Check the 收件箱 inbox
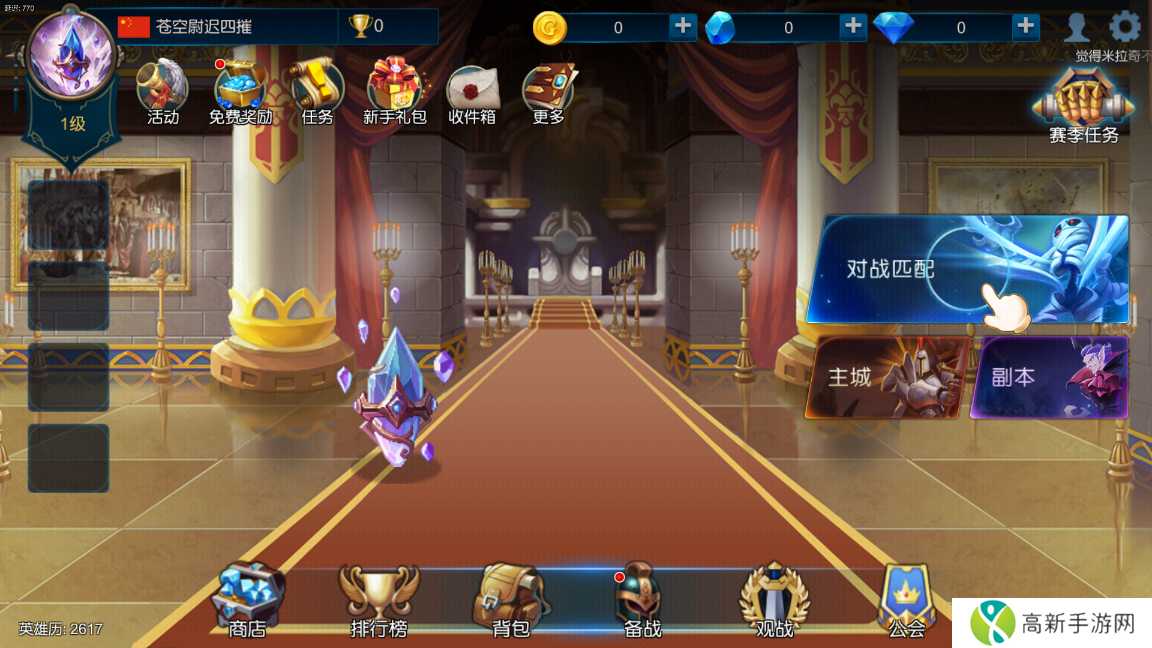The image size is (1152, 648). [473, 90]
